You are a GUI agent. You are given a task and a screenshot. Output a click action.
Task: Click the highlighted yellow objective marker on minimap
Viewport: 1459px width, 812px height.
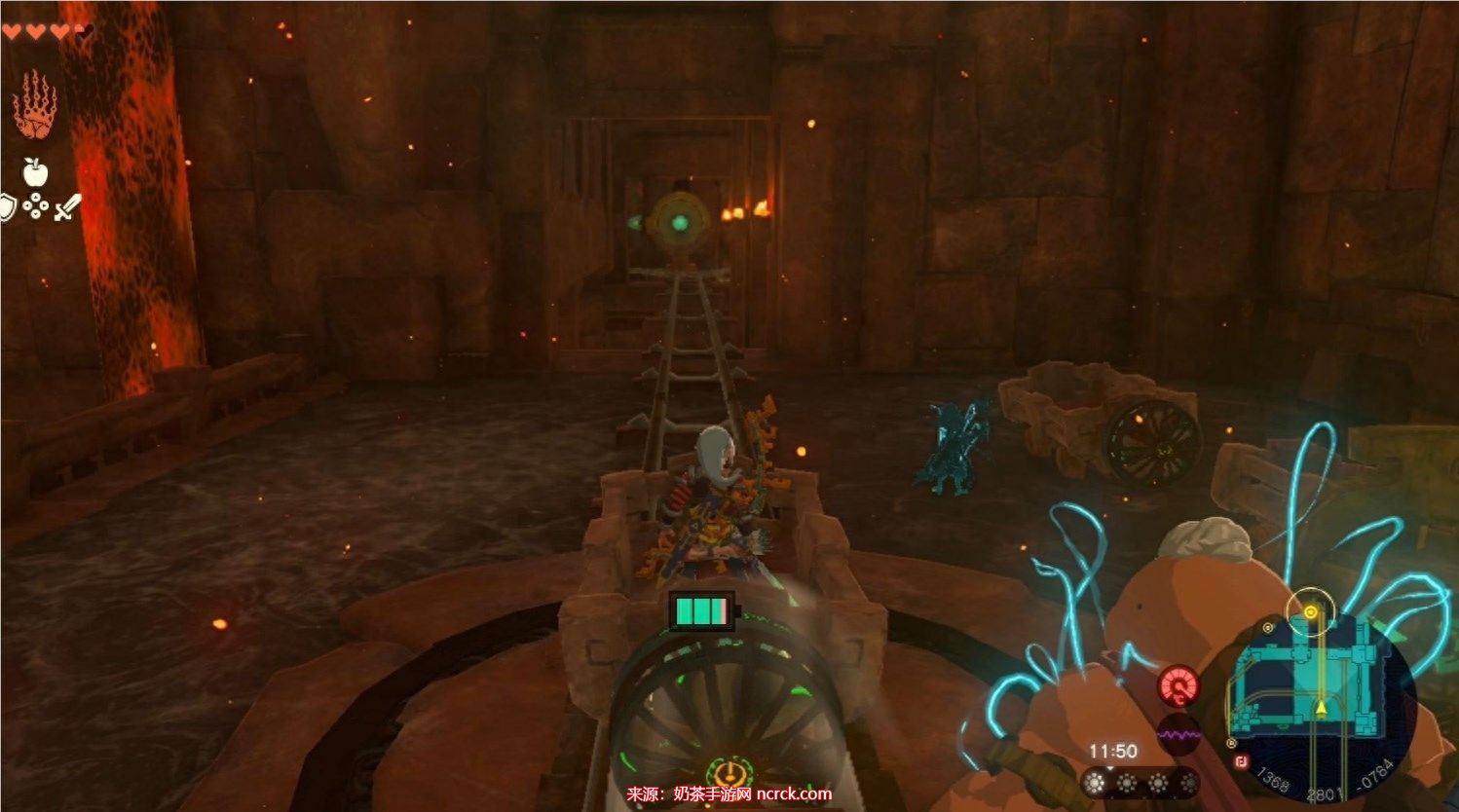pyautogui.click(x=1311, y=612)
